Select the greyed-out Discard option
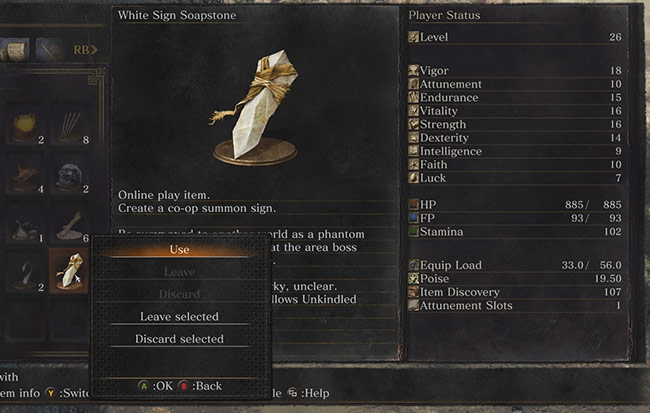The image size is (650, 413). click(x=180, y=295)
